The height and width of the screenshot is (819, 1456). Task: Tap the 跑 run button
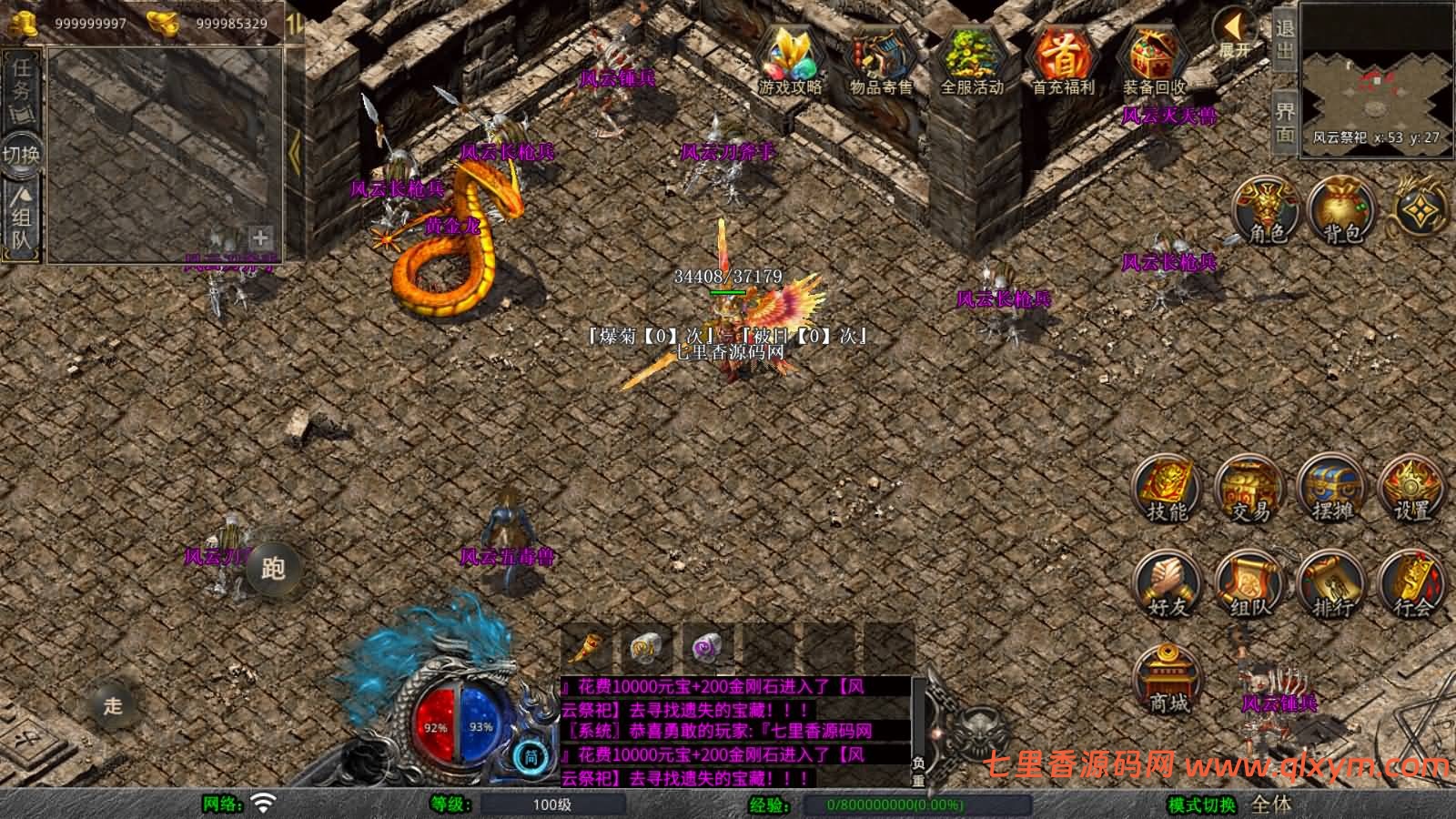(273, 568)
